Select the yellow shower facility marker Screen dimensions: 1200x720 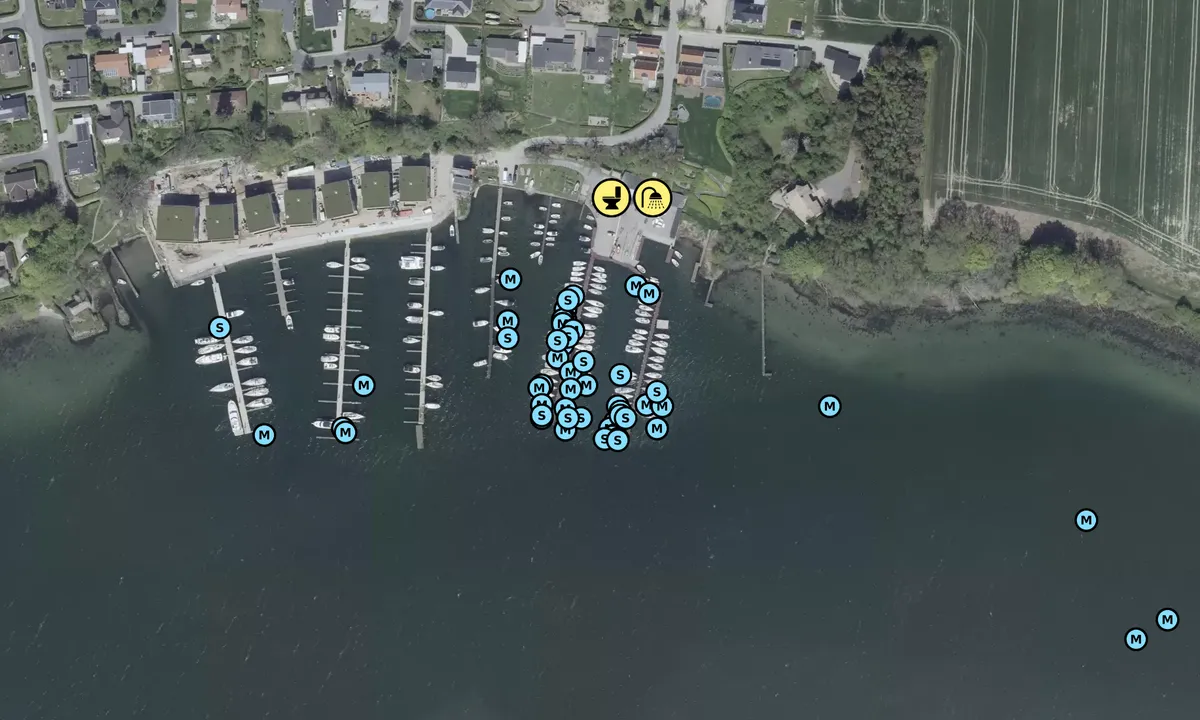coord(653,197)
